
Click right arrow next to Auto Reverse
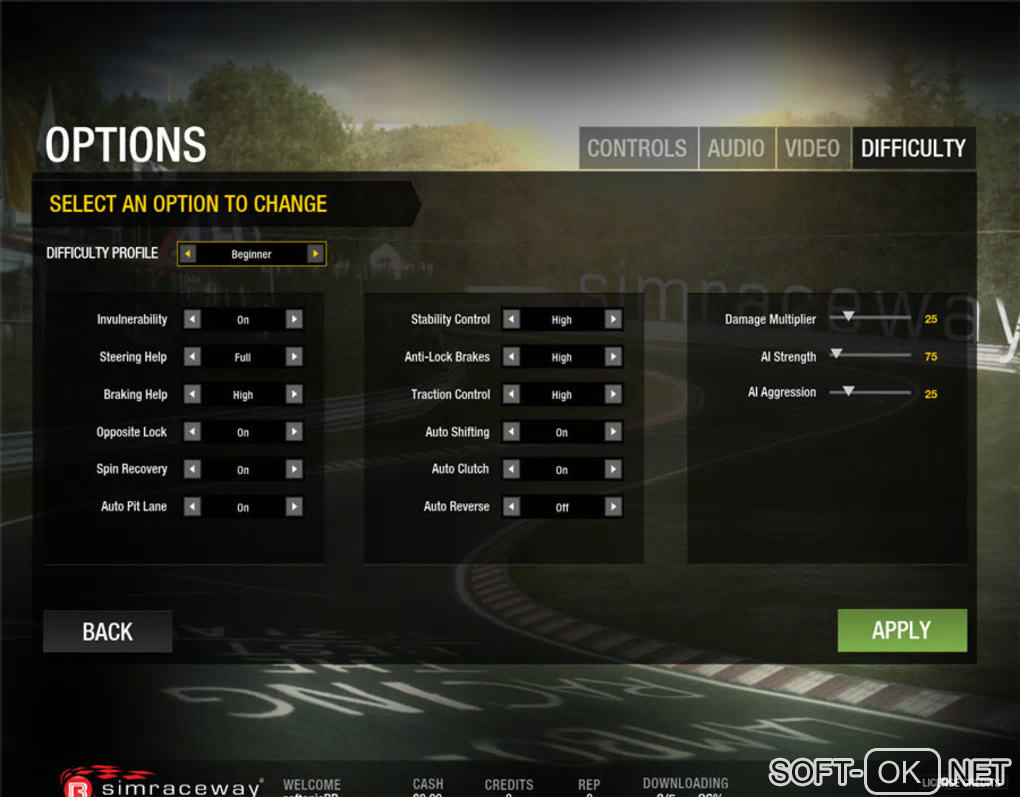(x=613, y=507)
